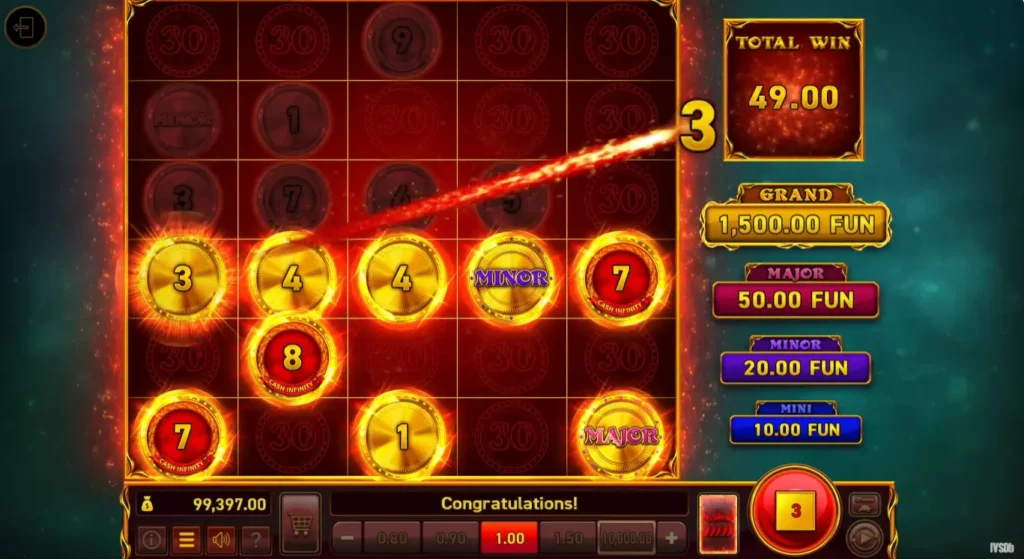This screenshot has width=1024, height=559.
Task: Click the exit icon in the top-left corner
Action: (x=25, y=28)
